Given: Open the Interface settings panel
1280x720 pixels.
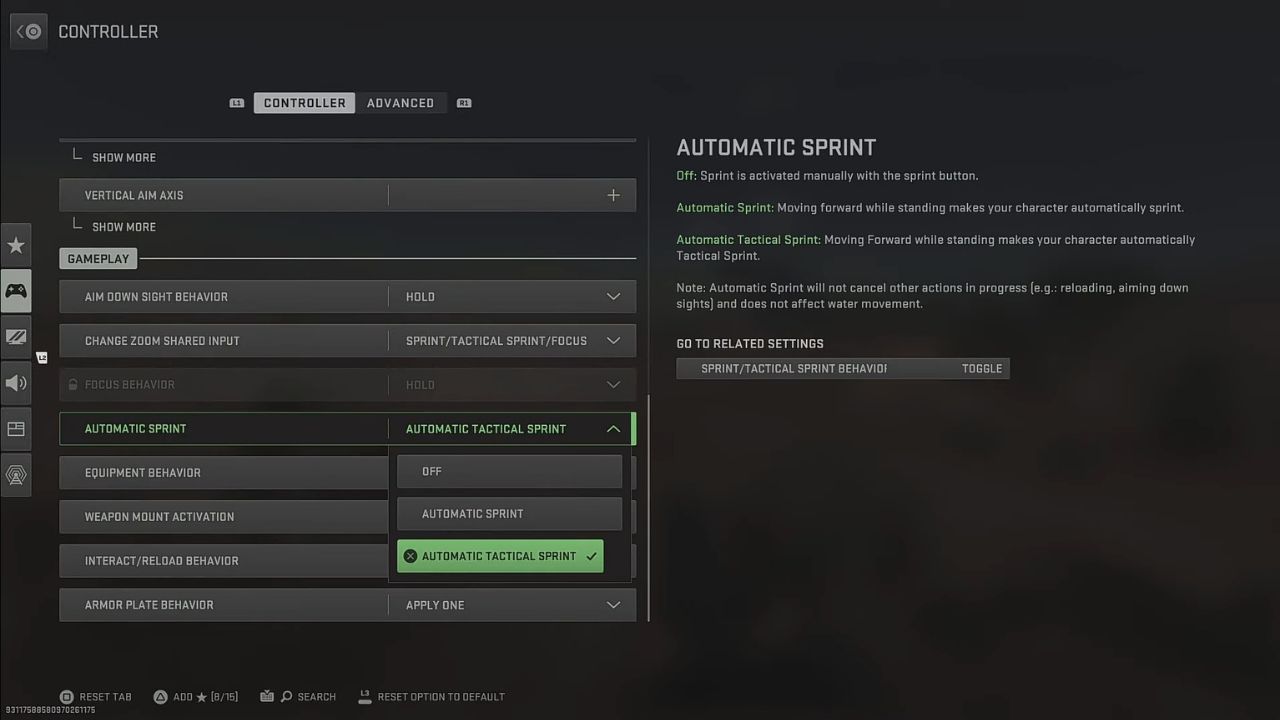Looking at the screenshot, I should pos(16,429).
